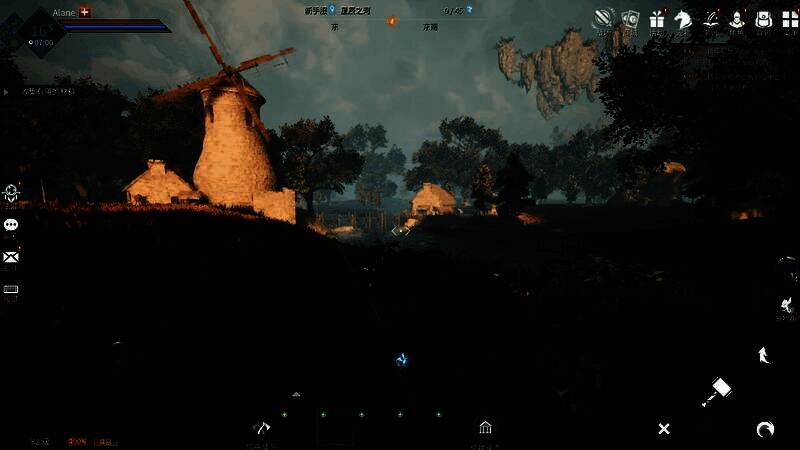Click the striped shield icon
This screenshot has width=800, height=450.
click(x=604, y=19)
